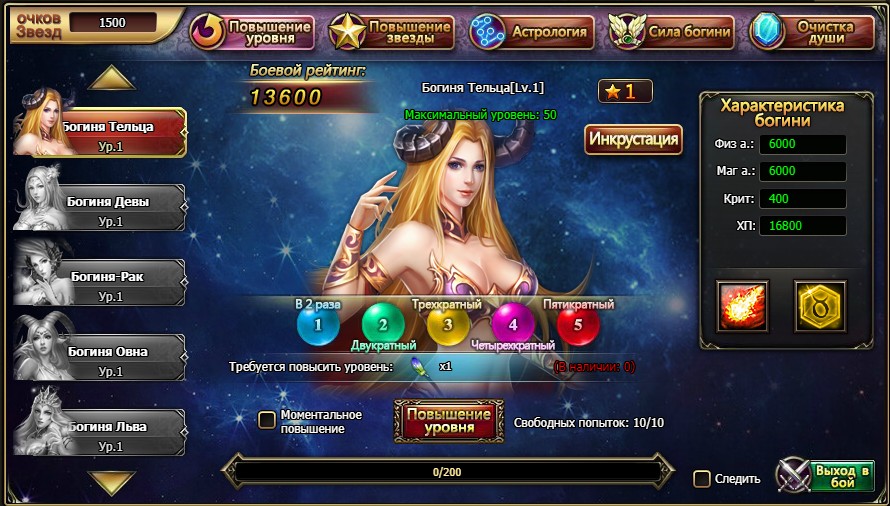Open the Инкрустация button
Screen dimensions: 890x506
click(x=633, y=139)
